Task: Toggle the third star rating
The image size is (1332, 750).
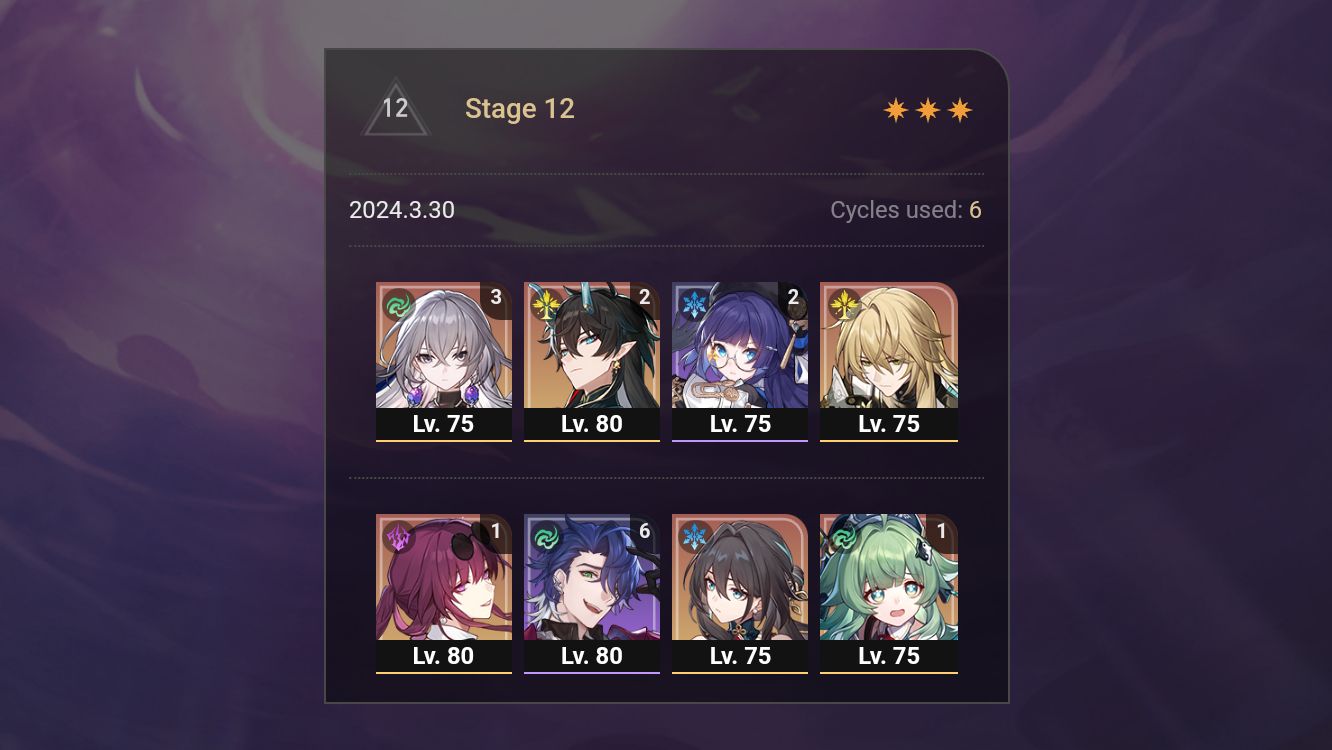Action: [x=958, y=108]
